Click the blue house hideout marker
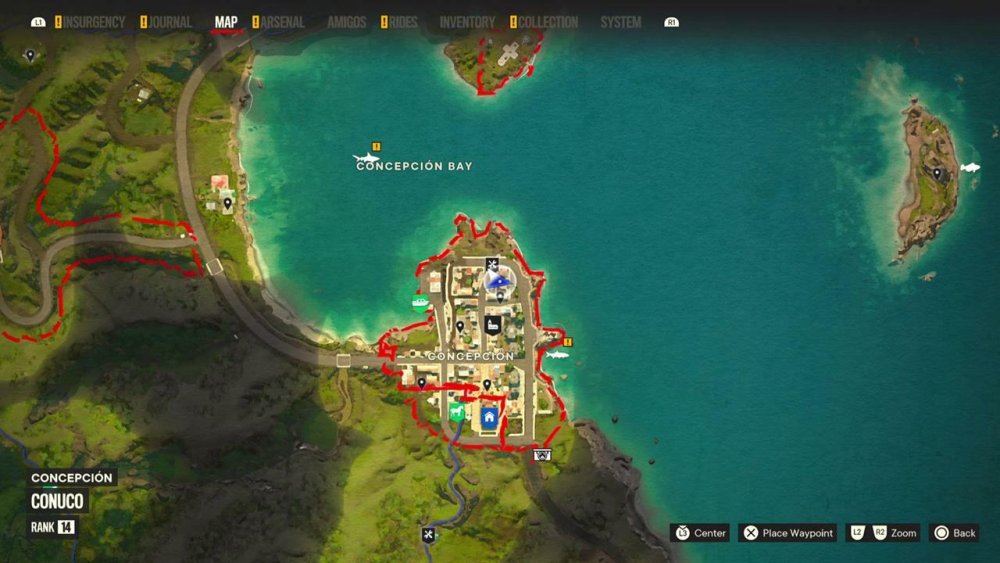 pos(489,416)
